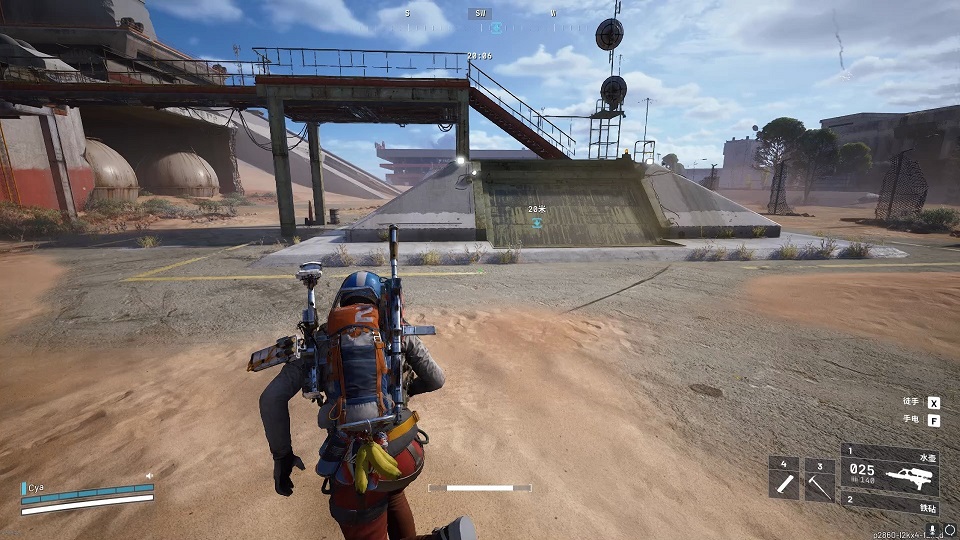This screenshot has width=960, height=540.
Task: Select the water gun weapon in slot 1
Action: tap(890, 471)
